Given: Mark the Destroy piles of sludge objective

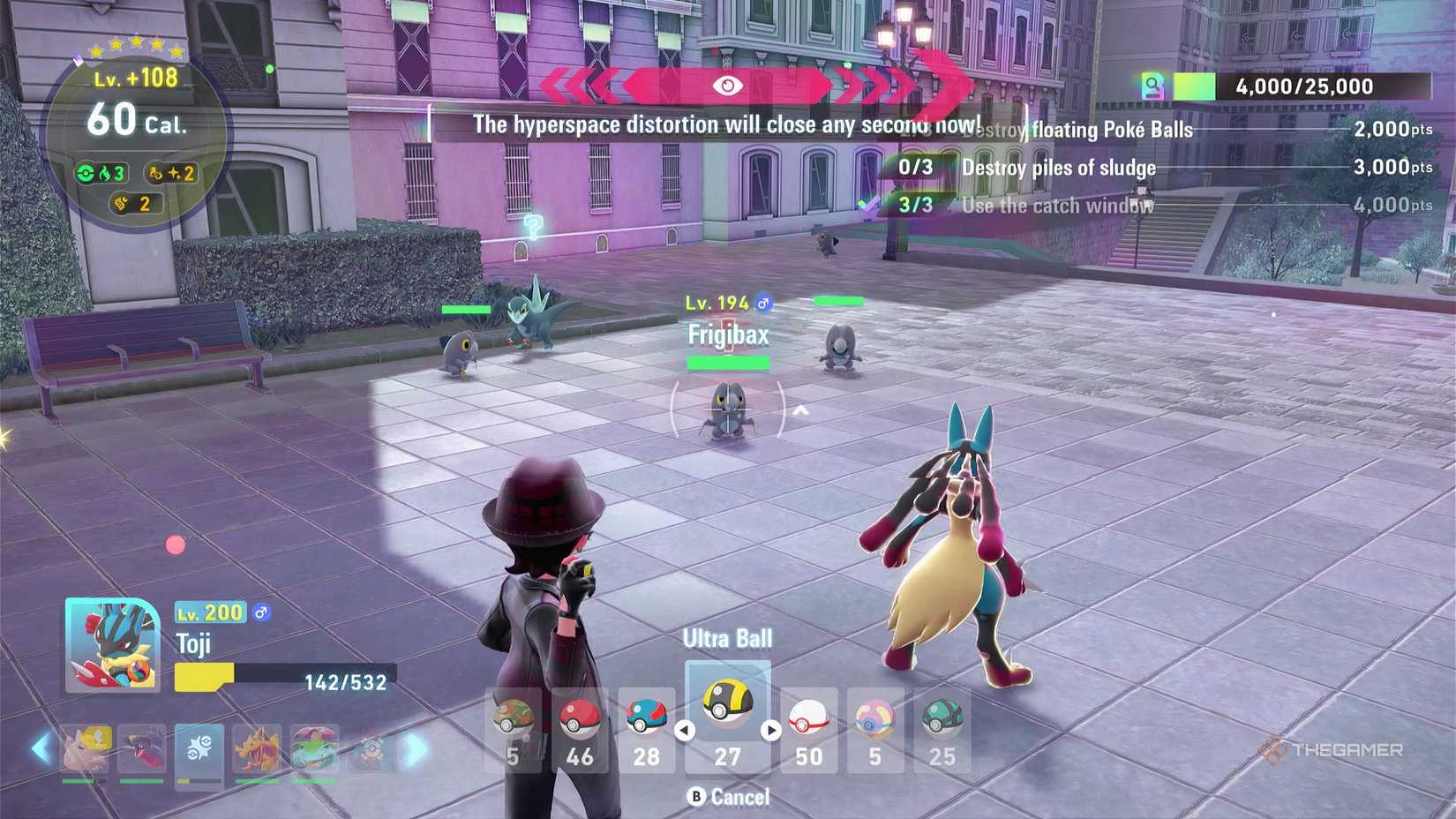Looking at the screenshot, I should pyautogui.click(x=1059, y=168).
